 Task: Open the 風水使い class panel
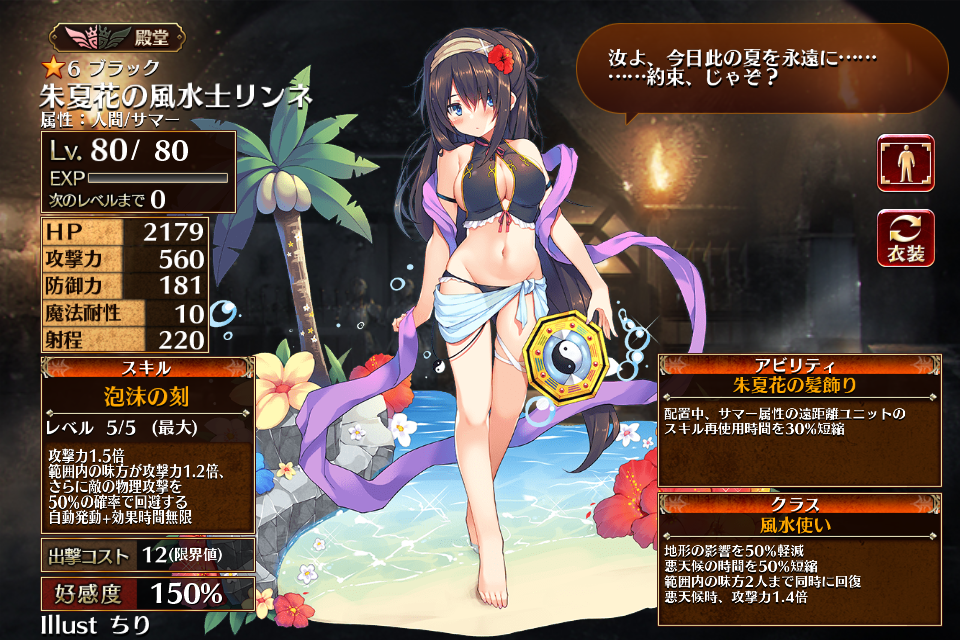click(x=798, y=523)
